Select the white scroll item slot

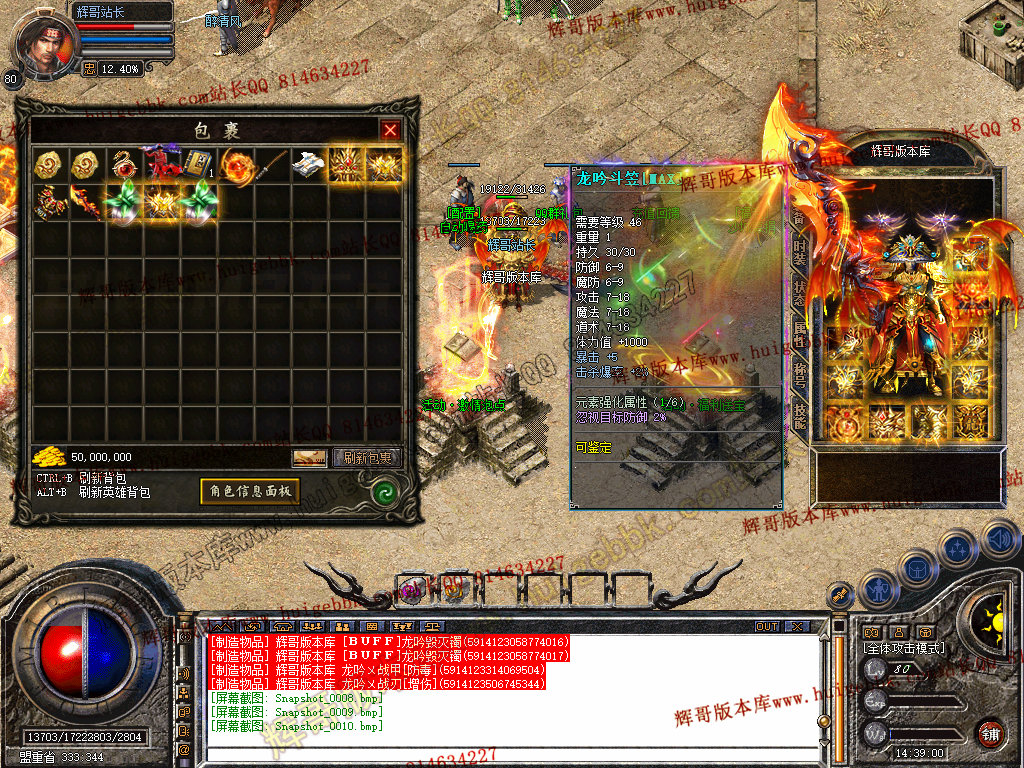click(309, 165)
